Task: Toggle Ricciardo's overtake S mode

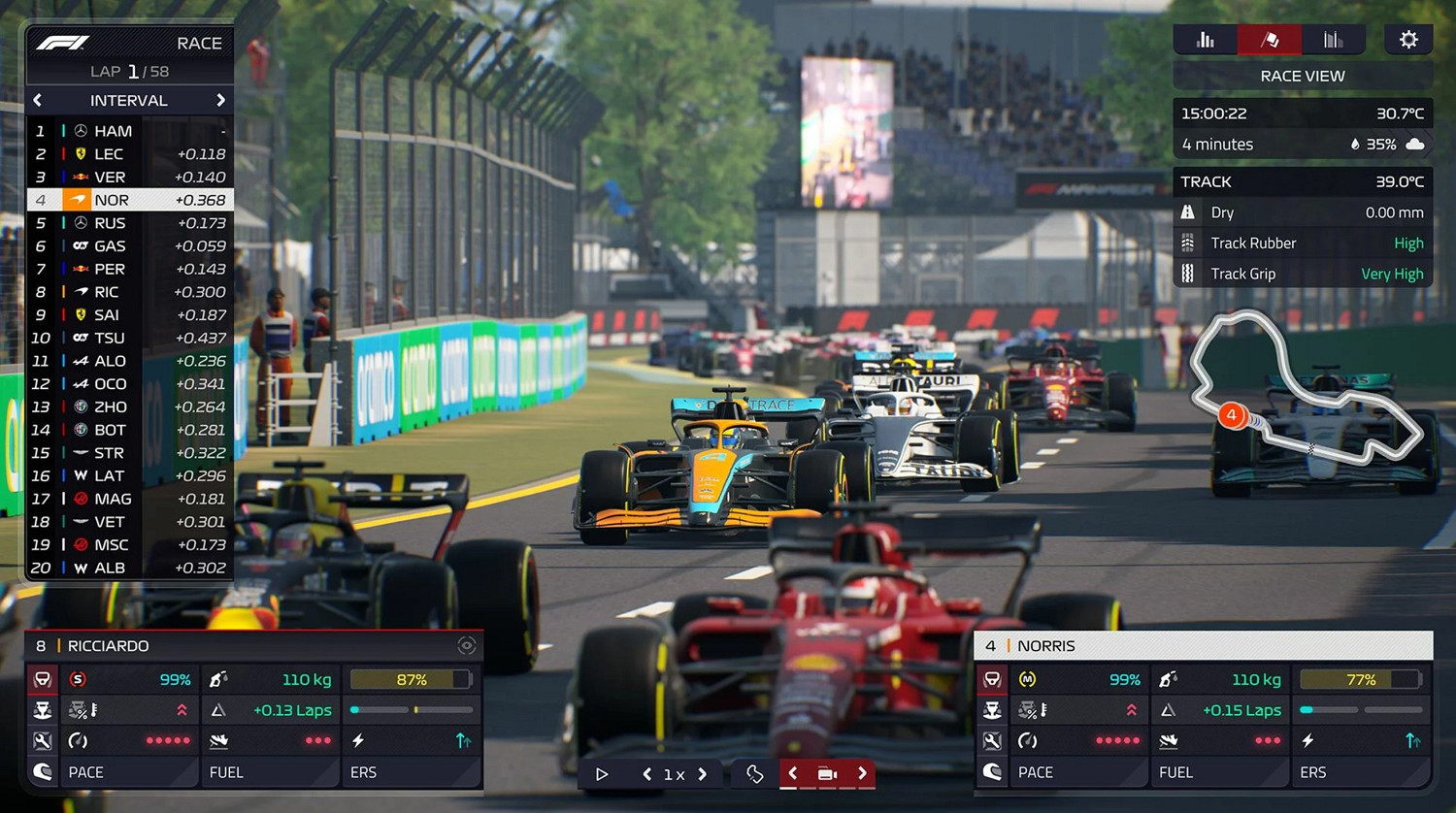Action: [79, 678]
